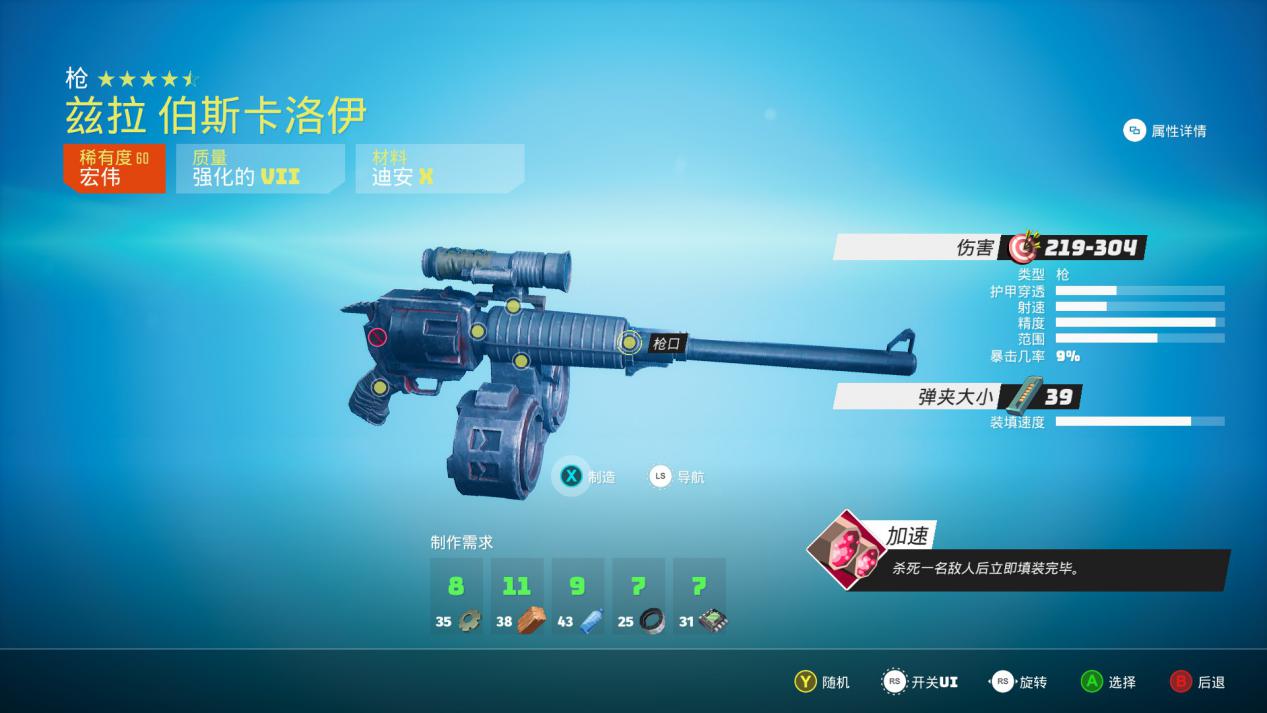
Task: Select the 枪口 muzzle part node
Action: (629, 343)
